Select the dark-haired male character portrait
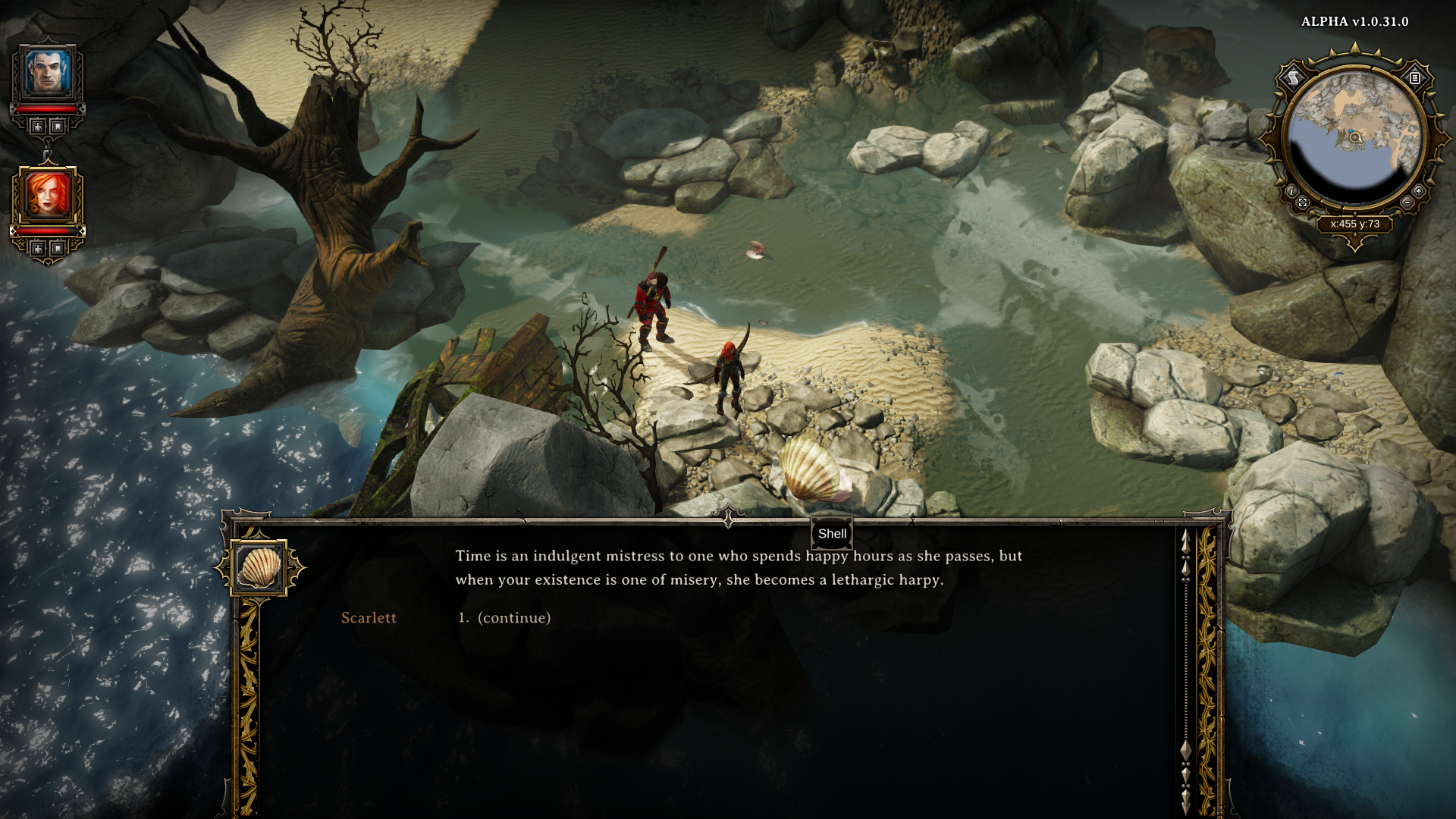This screenshot has height=819, width=1456. (48, 73)
